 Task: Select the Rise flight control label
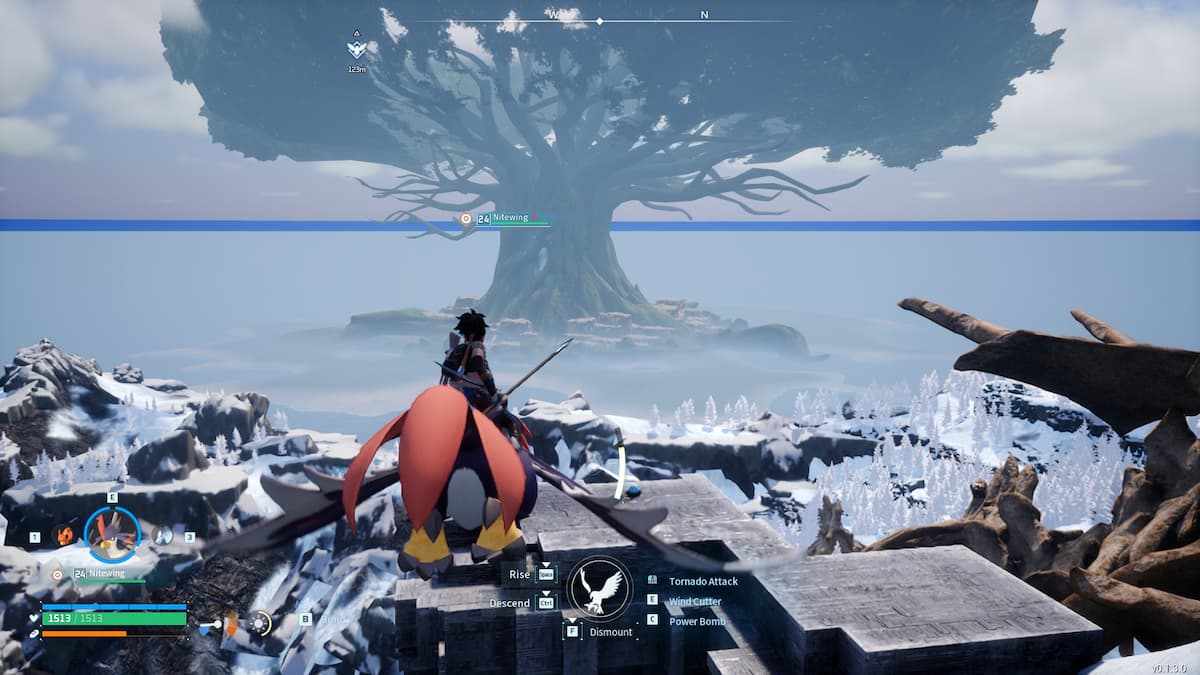pyautogui.click(x=518, y=574)
